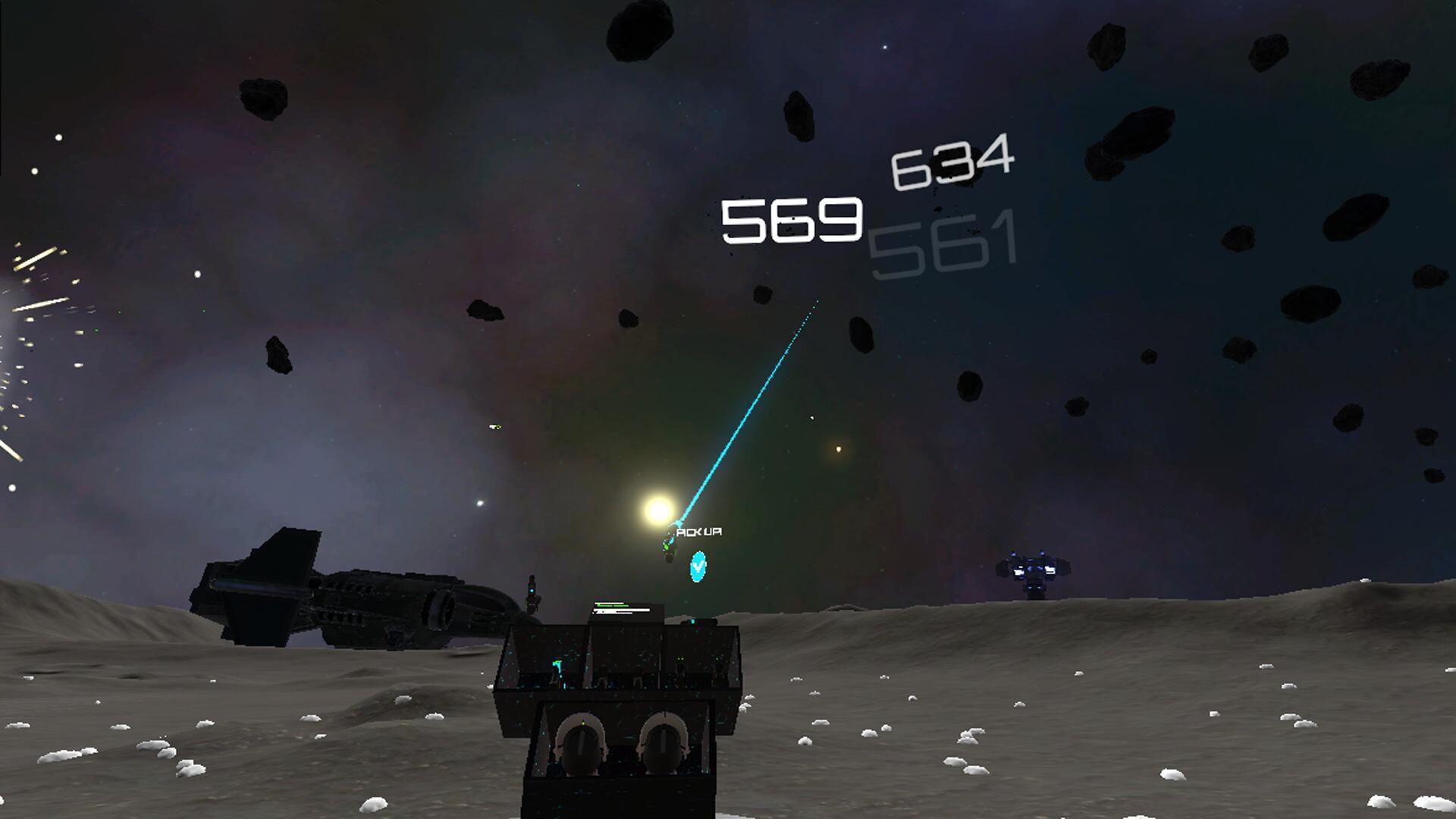Click the 634 distance marker
This screenshot has height=819, width=1456.
[x=949, y=163]
